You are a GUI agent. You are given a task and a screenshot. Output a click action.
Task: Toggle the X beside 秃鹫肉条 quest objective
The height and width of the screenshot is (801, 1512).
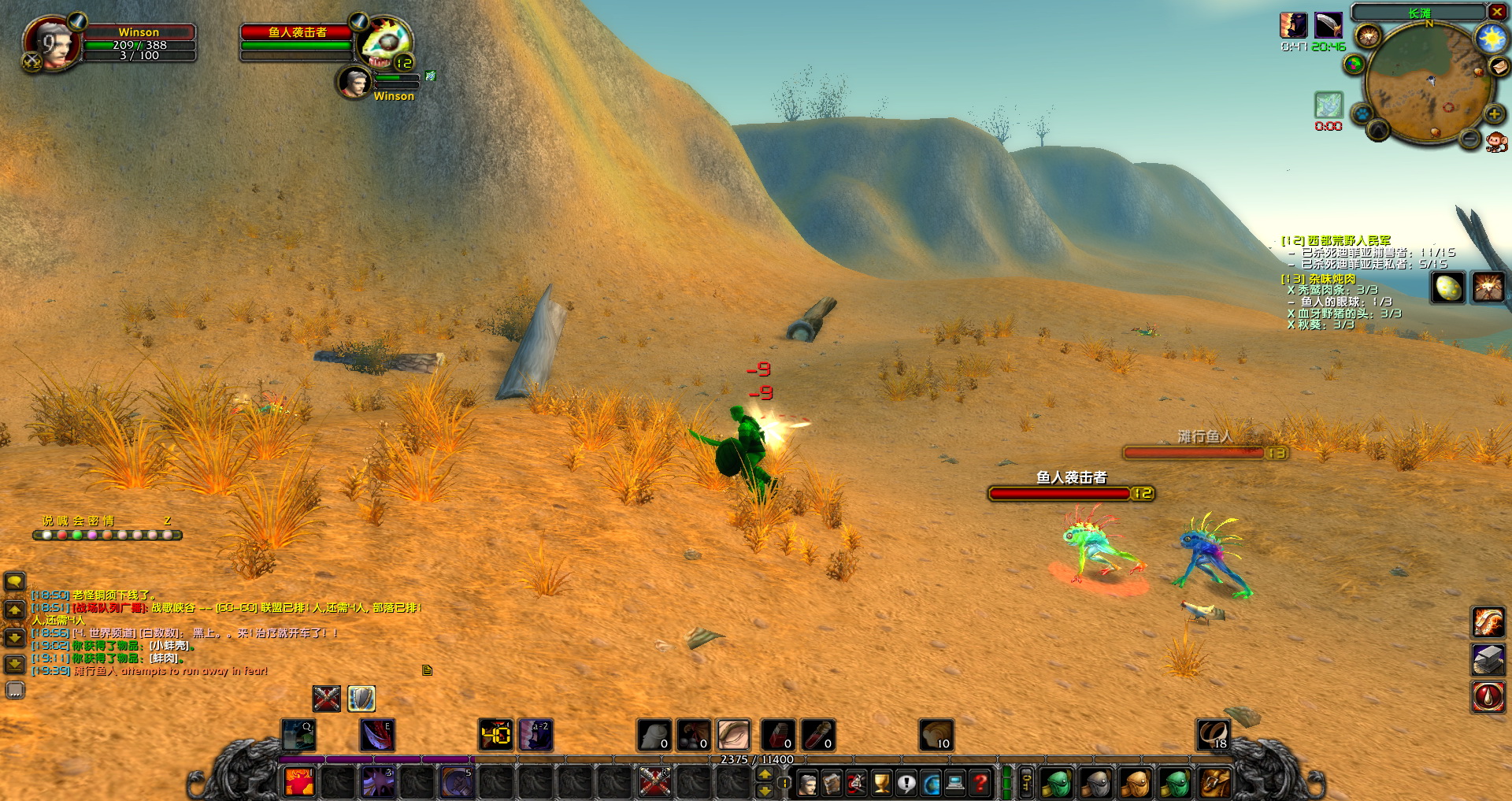1291,289
